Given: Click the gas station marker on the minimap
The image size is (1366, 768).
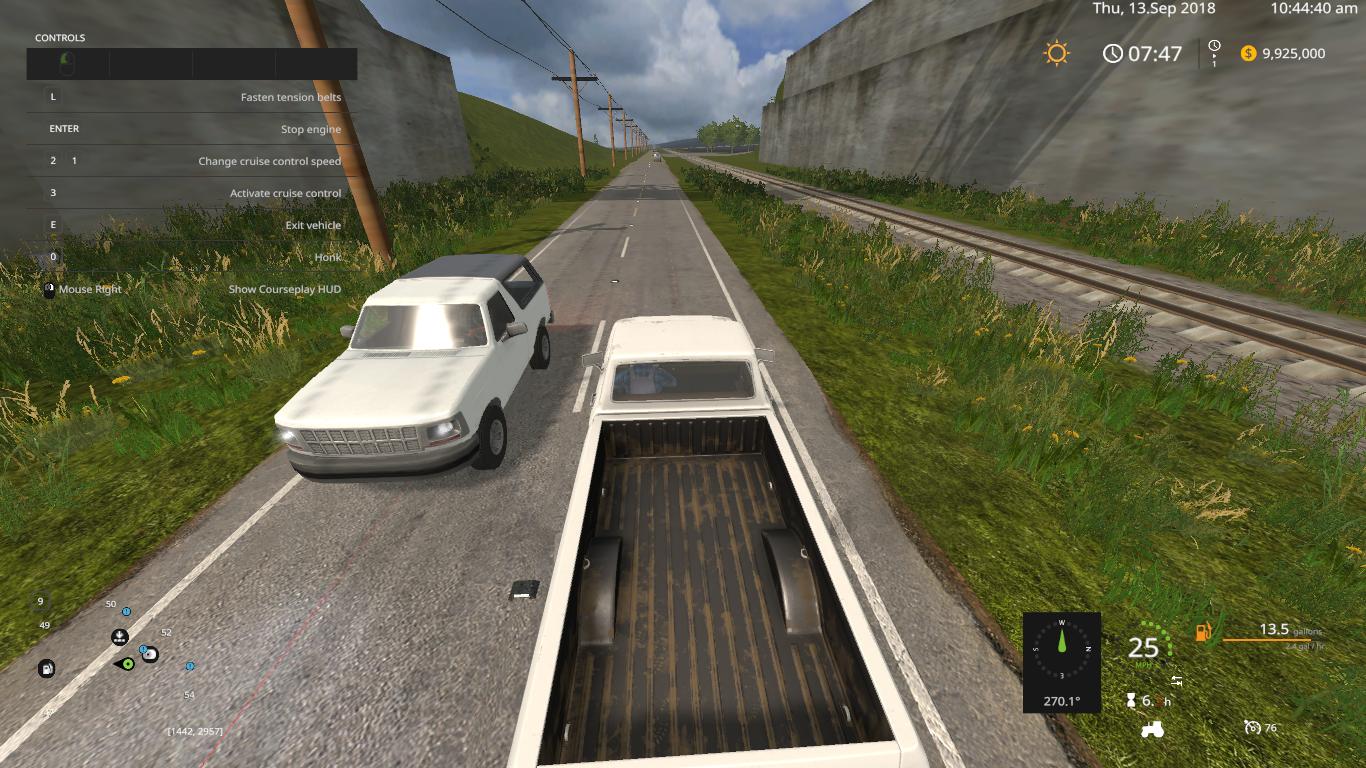Looking at the screenshot, I should click(x=46, y=669).
